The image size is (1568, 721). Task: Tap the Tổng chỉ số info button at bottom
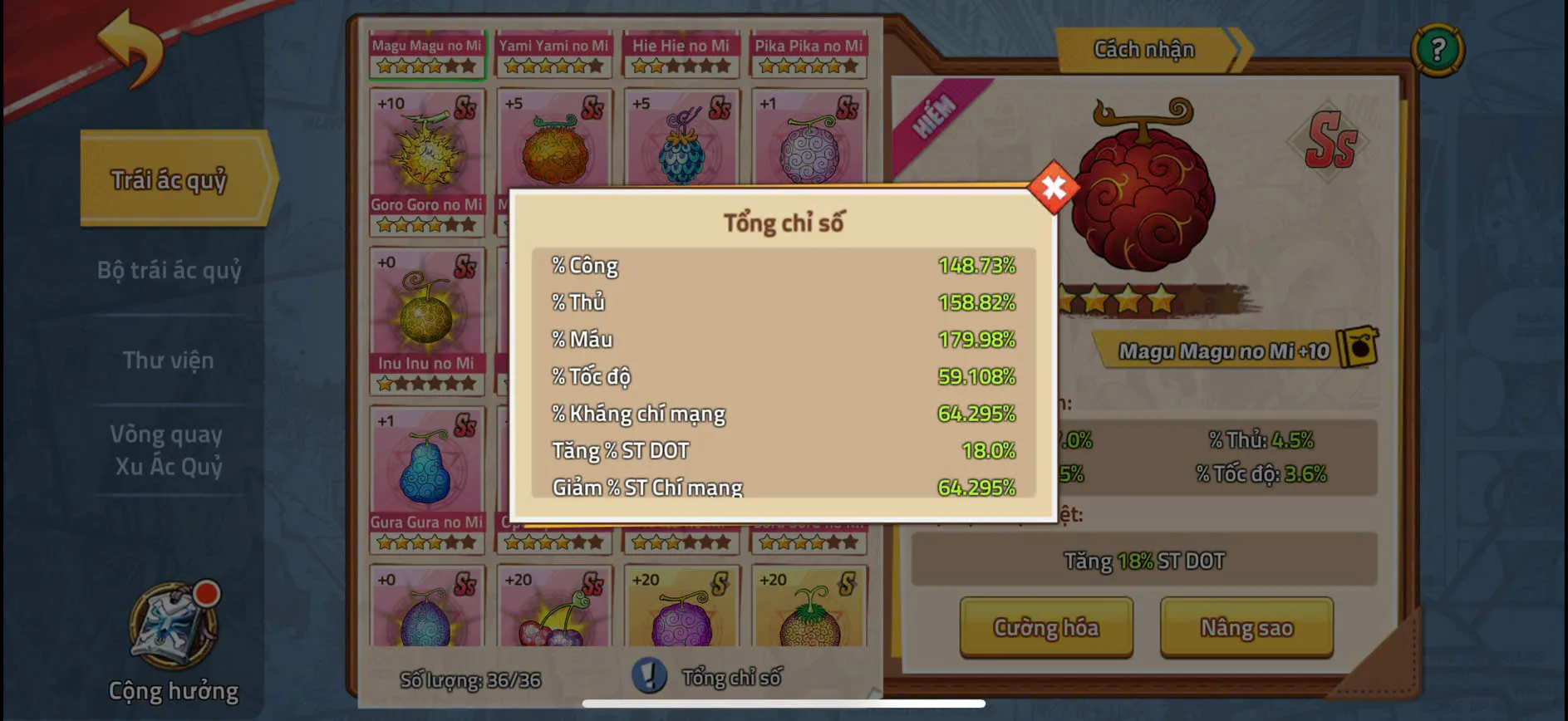click(650, 677)
